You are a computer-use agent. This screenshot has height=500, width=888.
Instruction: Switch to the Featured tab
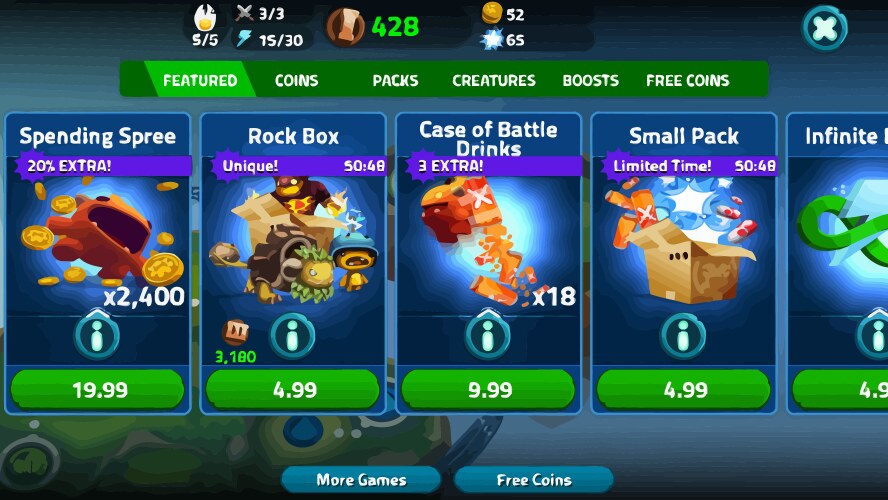click(199, 80)
